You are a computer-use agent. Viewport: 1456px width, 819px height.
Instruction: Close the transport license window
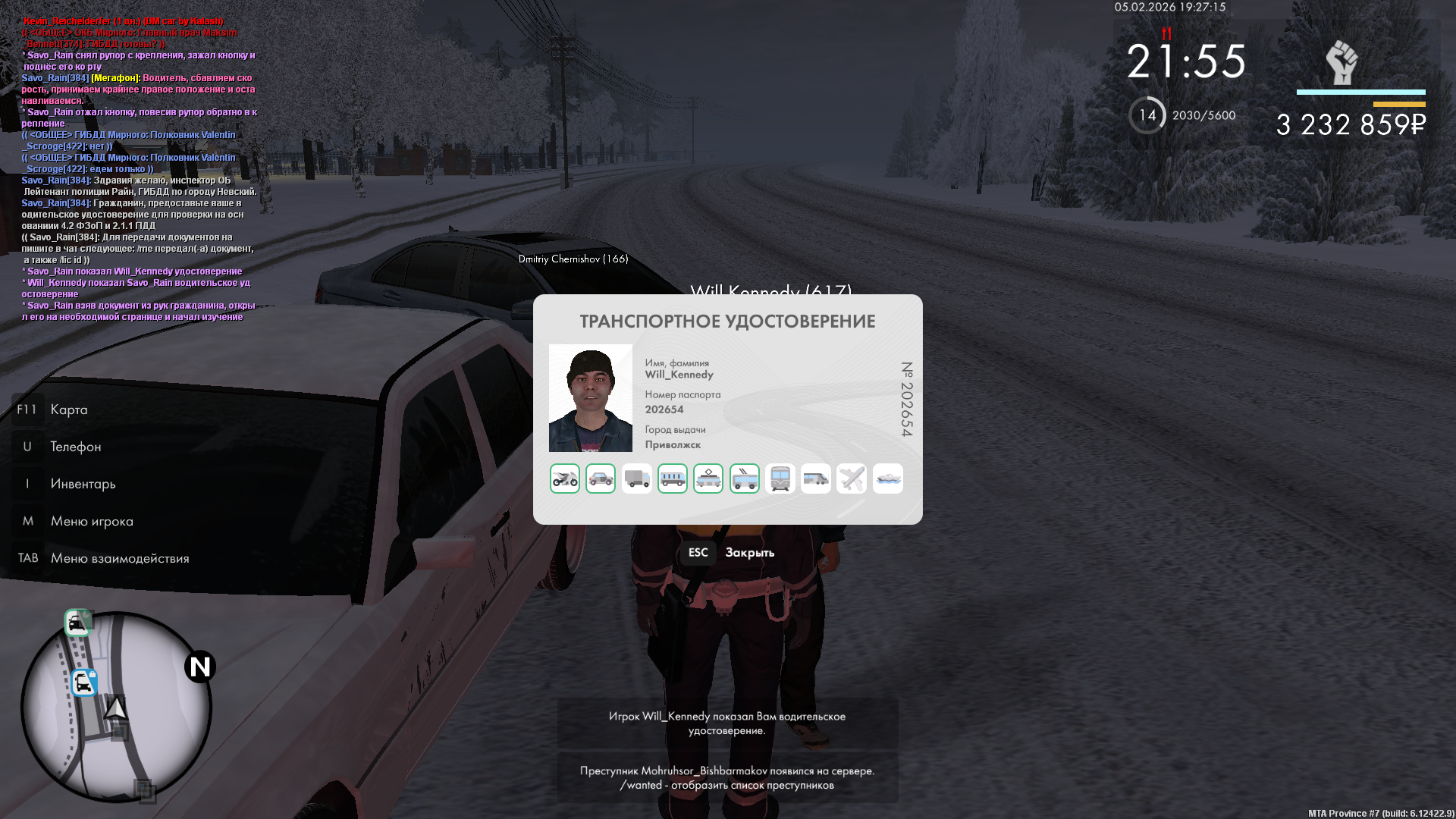[726, 553]
